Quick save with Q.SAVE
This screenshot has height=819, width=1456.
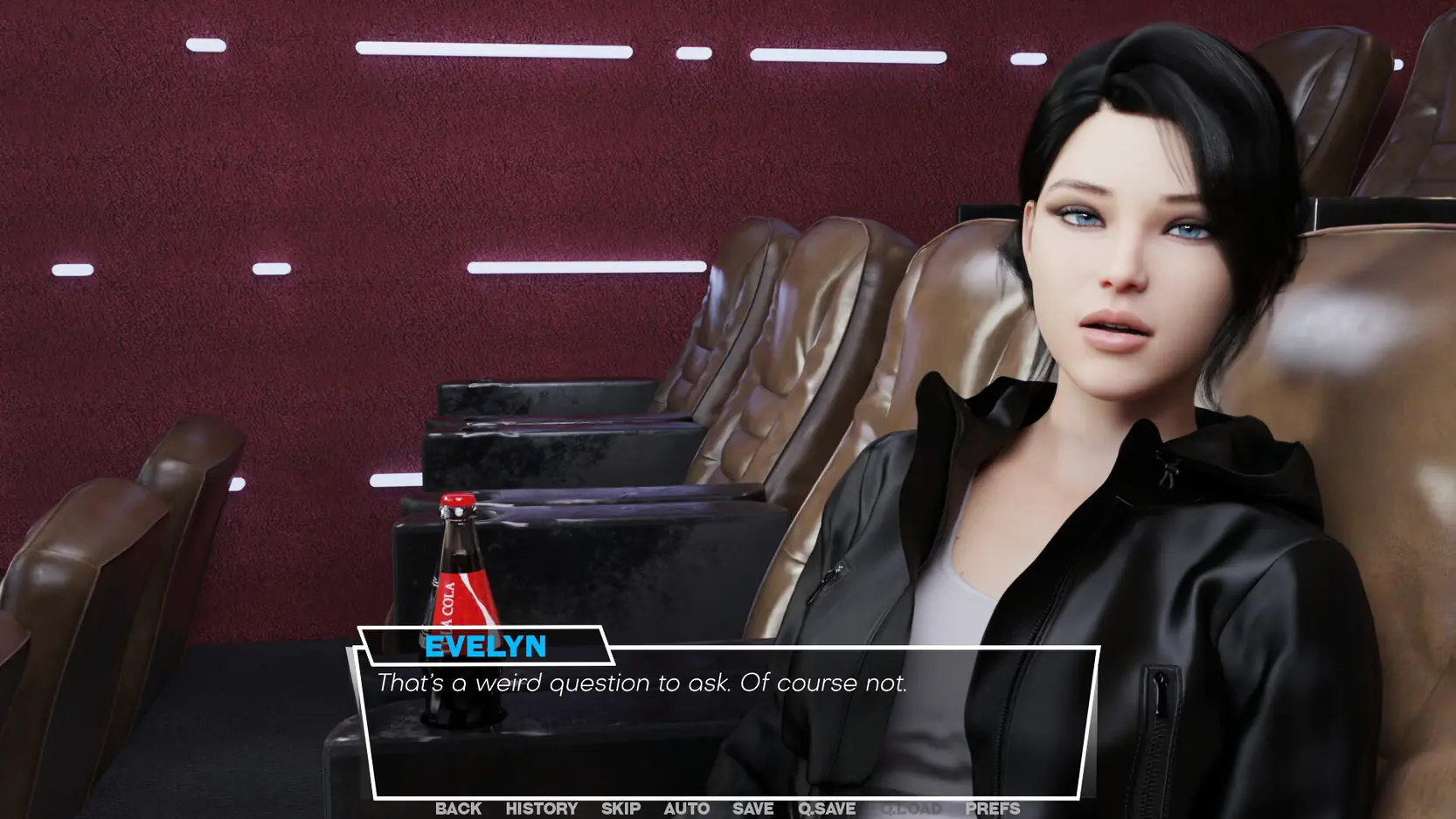pos(826,809)
